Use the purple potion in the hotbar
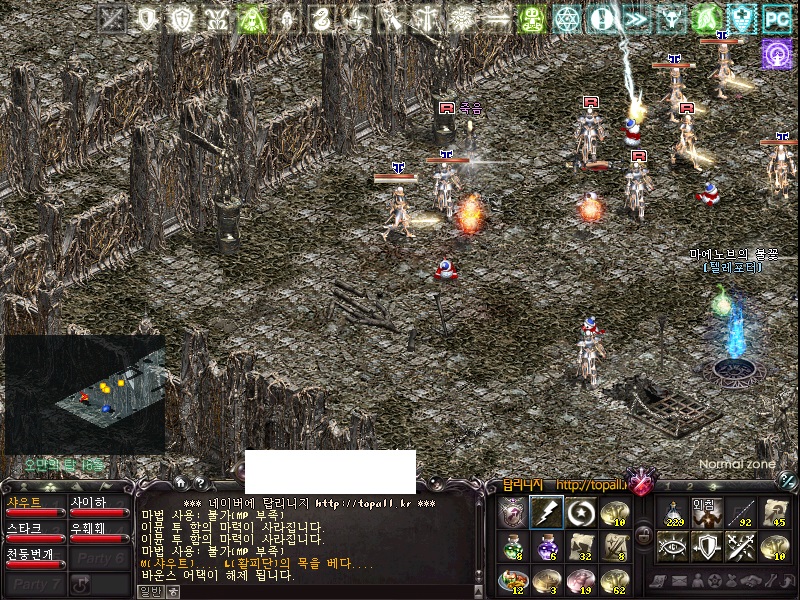 546,547
